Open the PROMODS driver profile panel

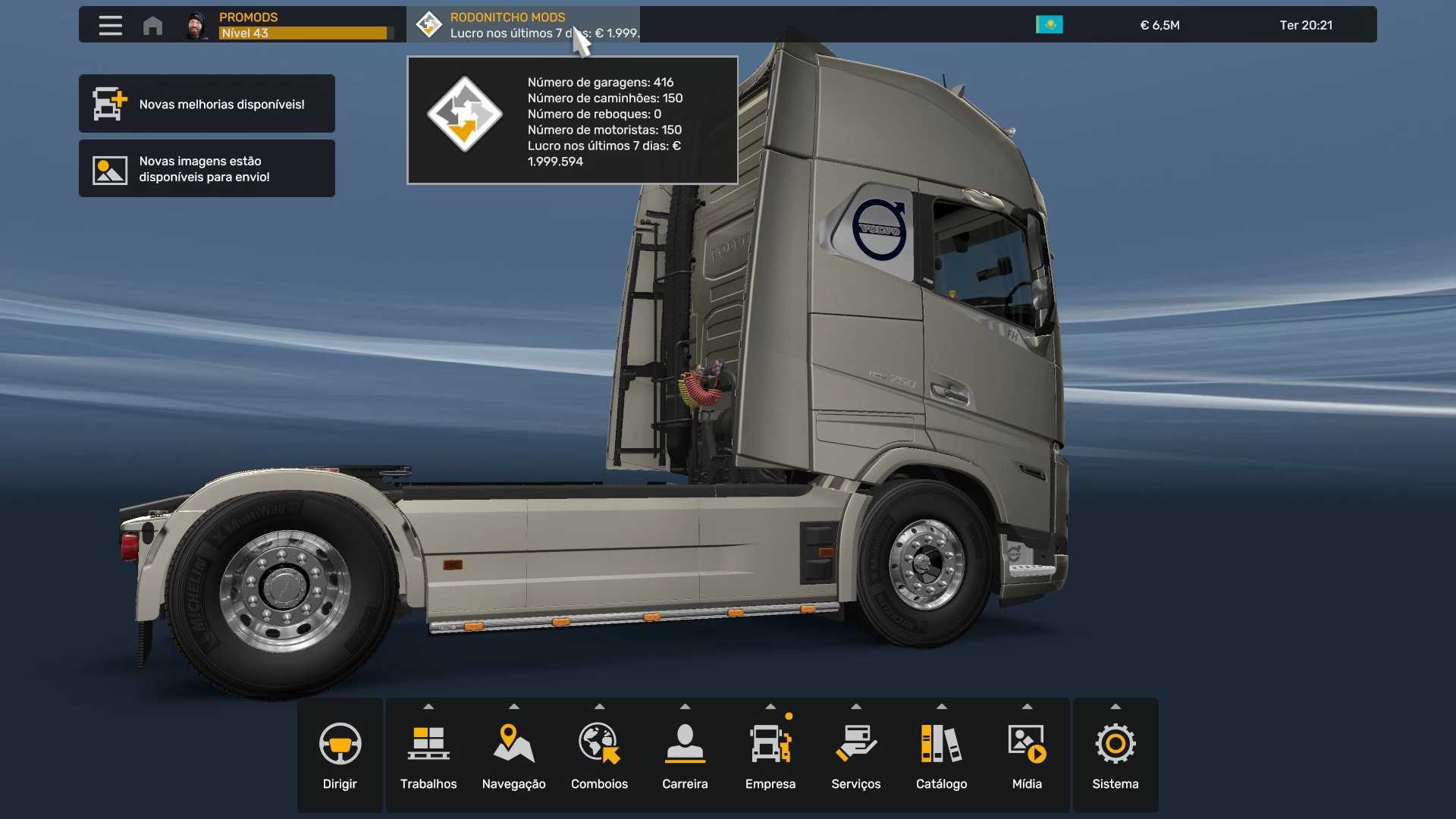pos(292,25)
